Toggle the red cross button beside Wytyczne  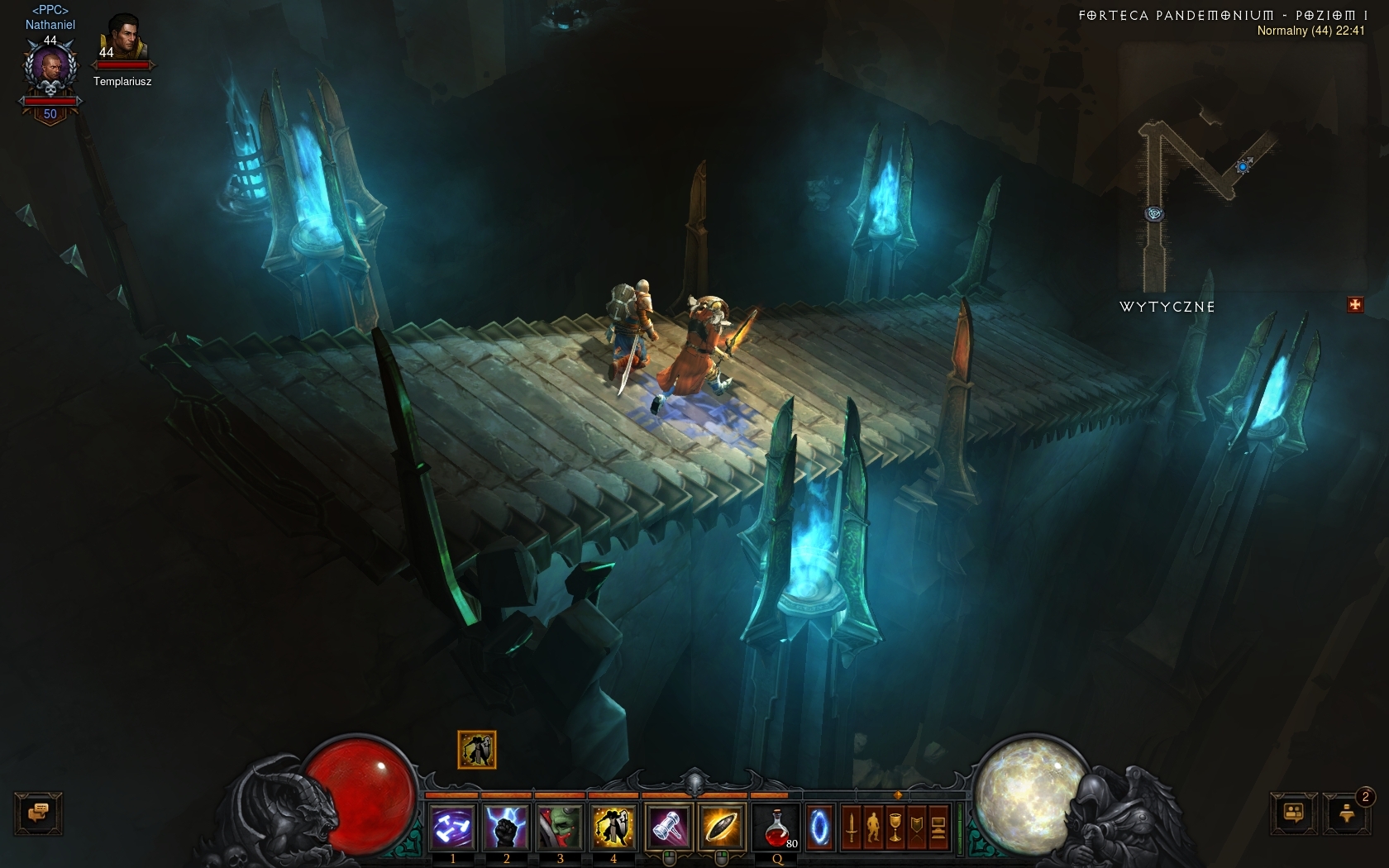point(1354,305)
